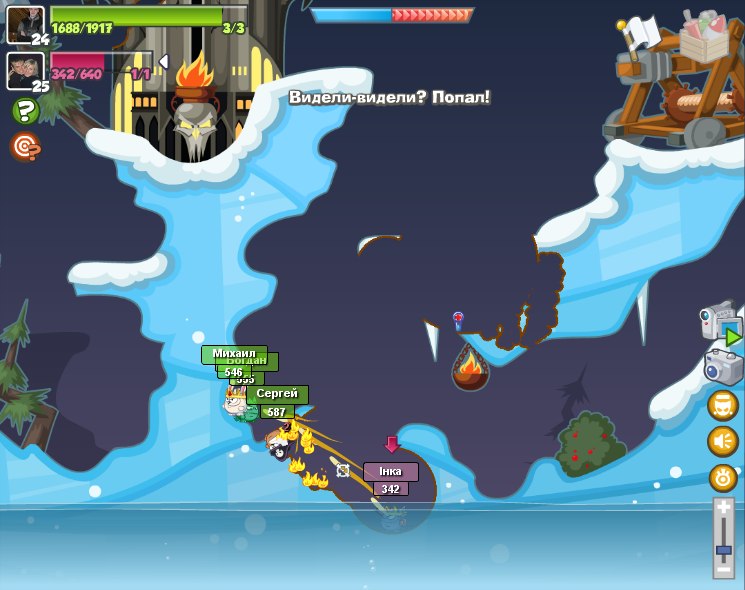Select the Інка character name tag
This screenshot has height=590, width=745.
click(390, 471)
